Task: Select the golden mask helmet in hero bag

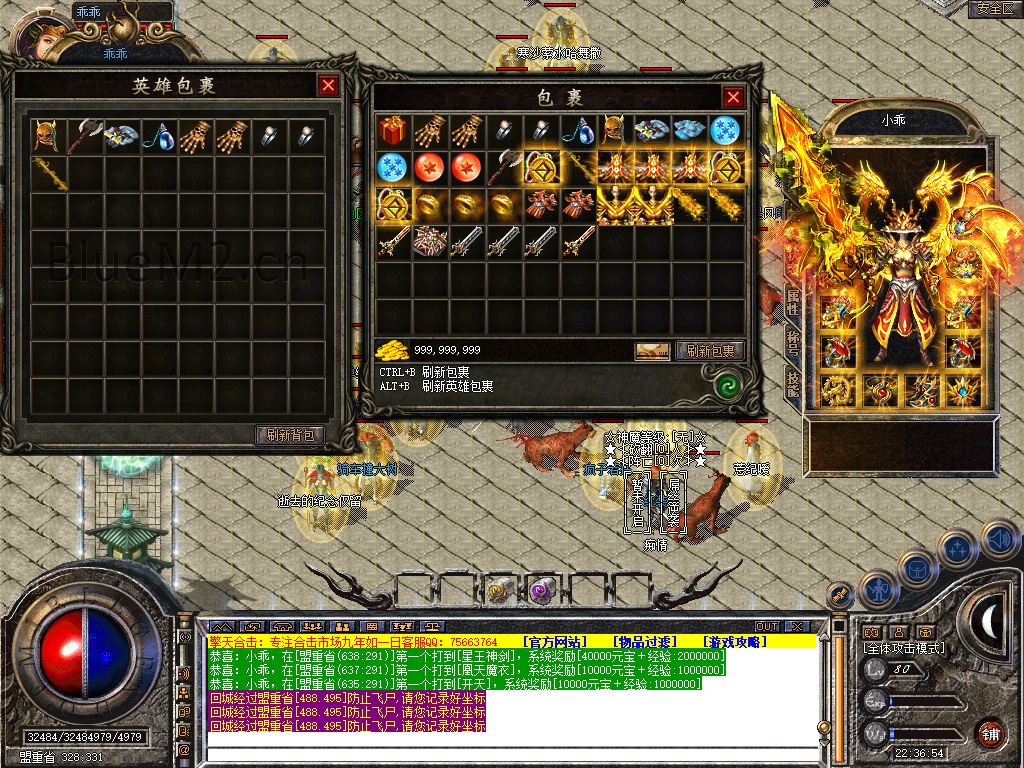Action: coord(45,135)
